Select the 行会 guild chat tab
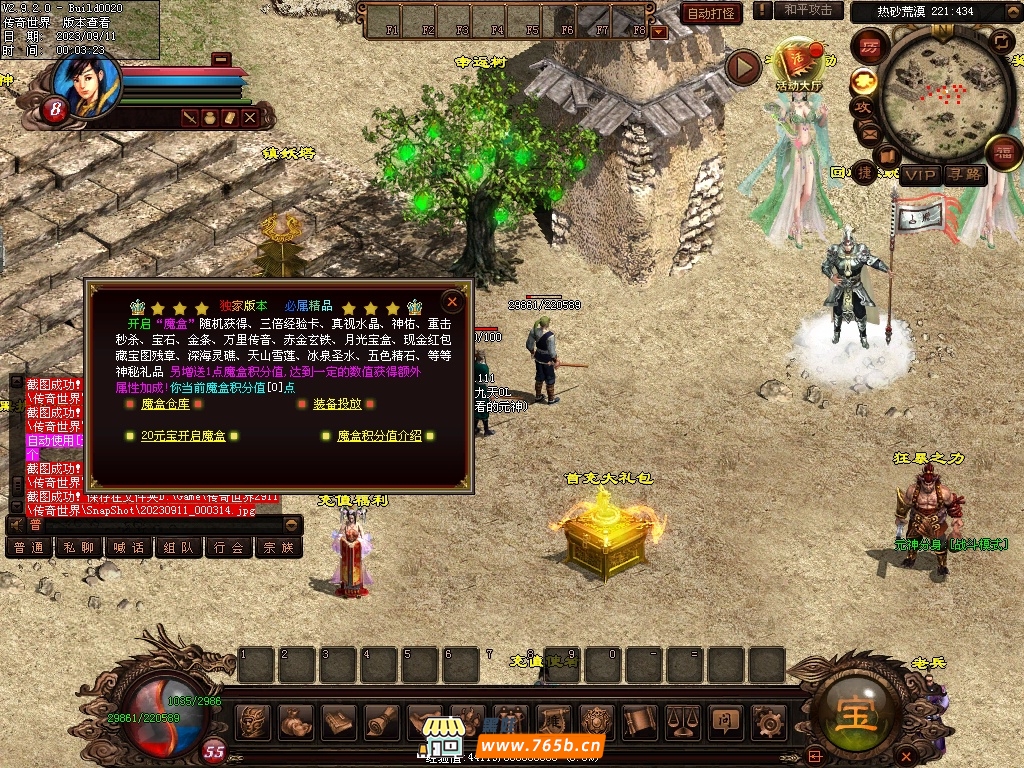This screenshot has height=768, width=1024. pyautogui.click(x=229, y=548)
